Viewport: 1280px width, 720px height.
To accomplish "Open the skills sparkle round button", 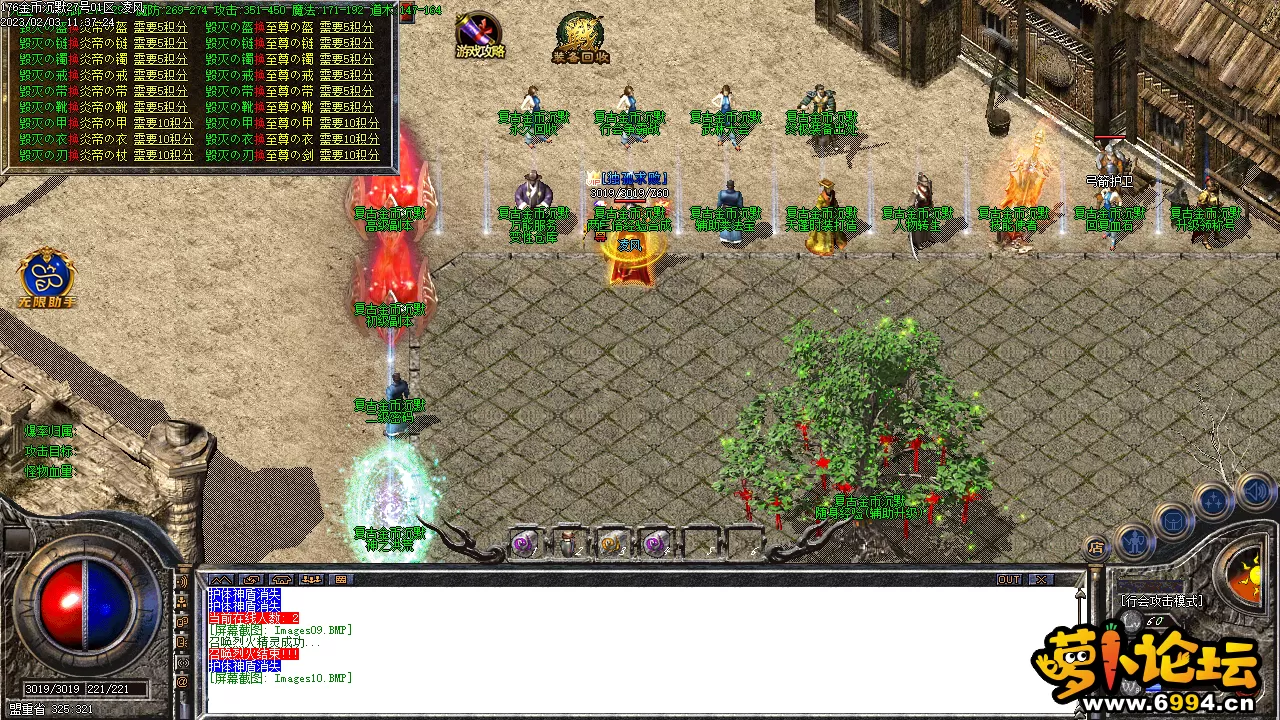I will [x=1213, y=502].
